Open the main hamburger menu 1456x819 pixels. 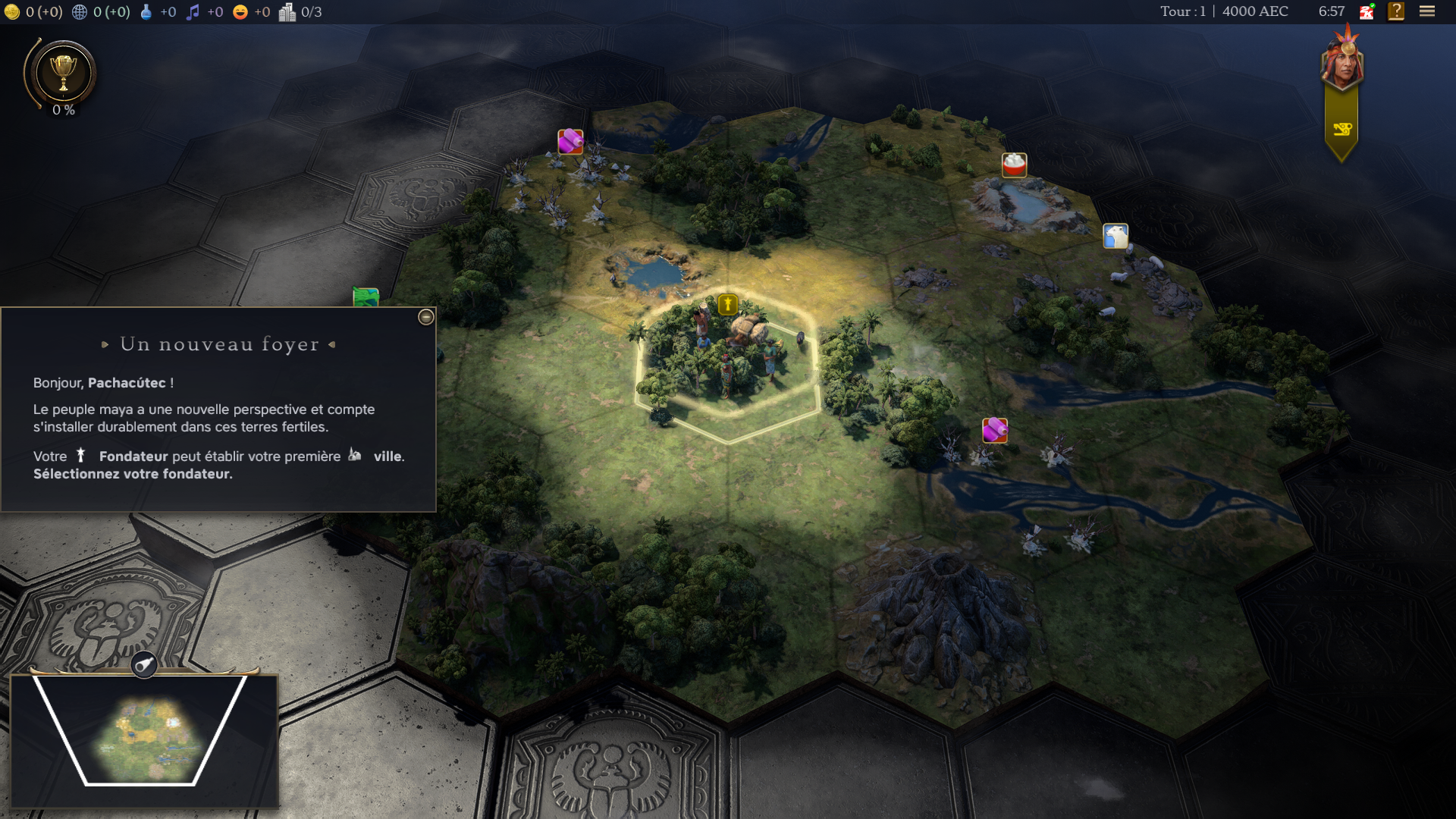pyautogui.click(x=1427, y=11)
